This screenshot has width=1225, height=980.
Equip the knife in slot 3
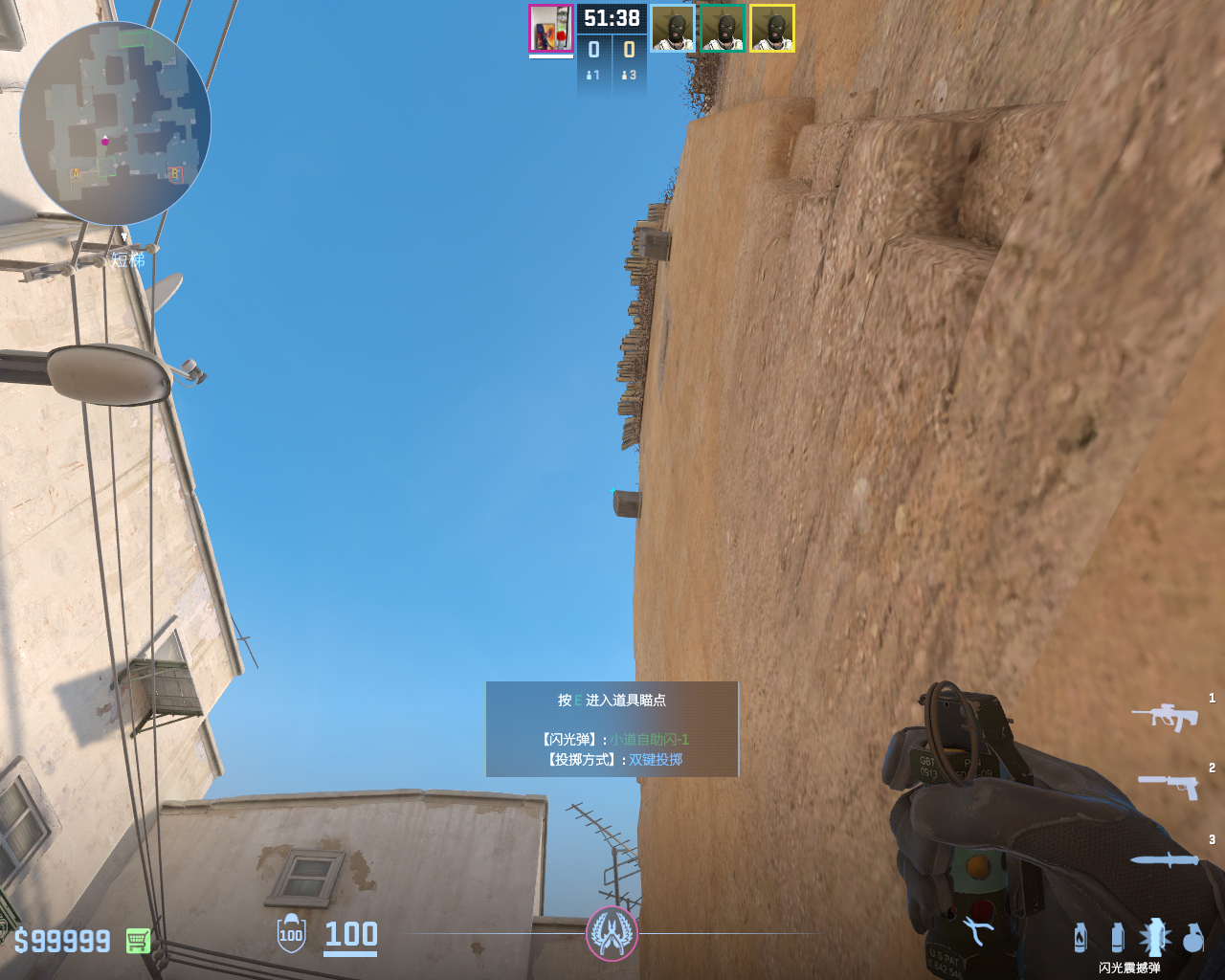pos(1164,859)
